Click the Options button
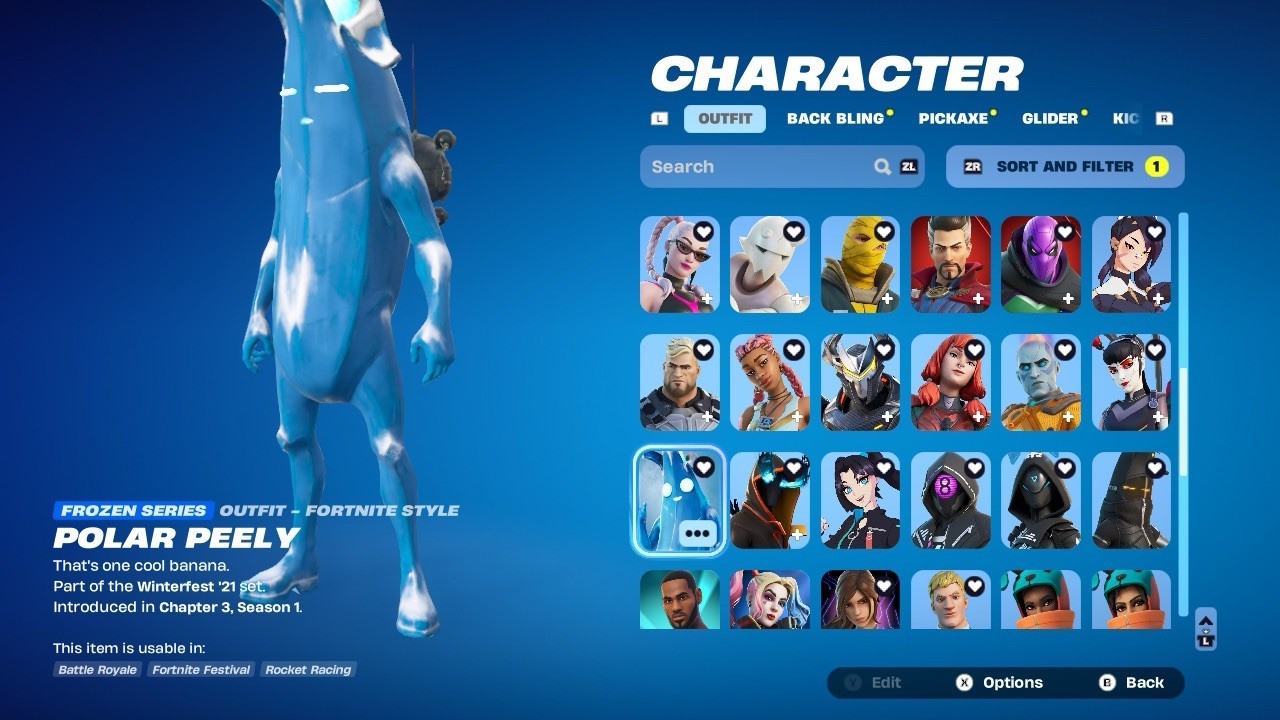 [x=1000, y=683]
